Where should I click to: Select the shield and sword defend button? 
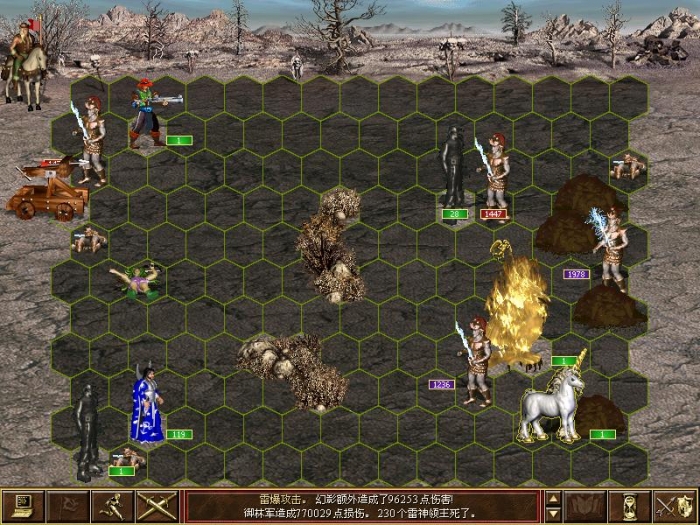(675, 506)
